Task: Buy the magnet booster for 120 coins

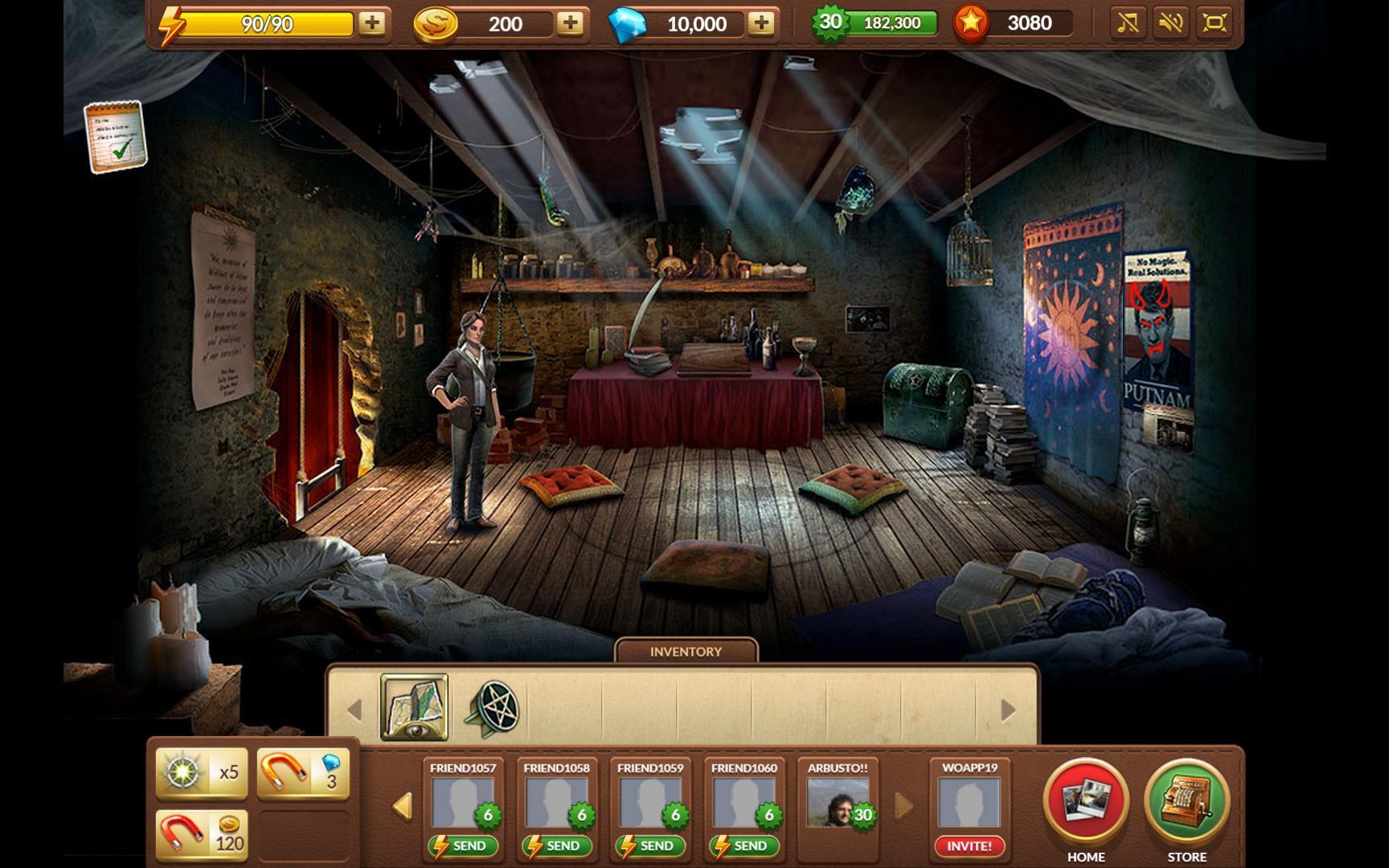Action: pos(201,836)
